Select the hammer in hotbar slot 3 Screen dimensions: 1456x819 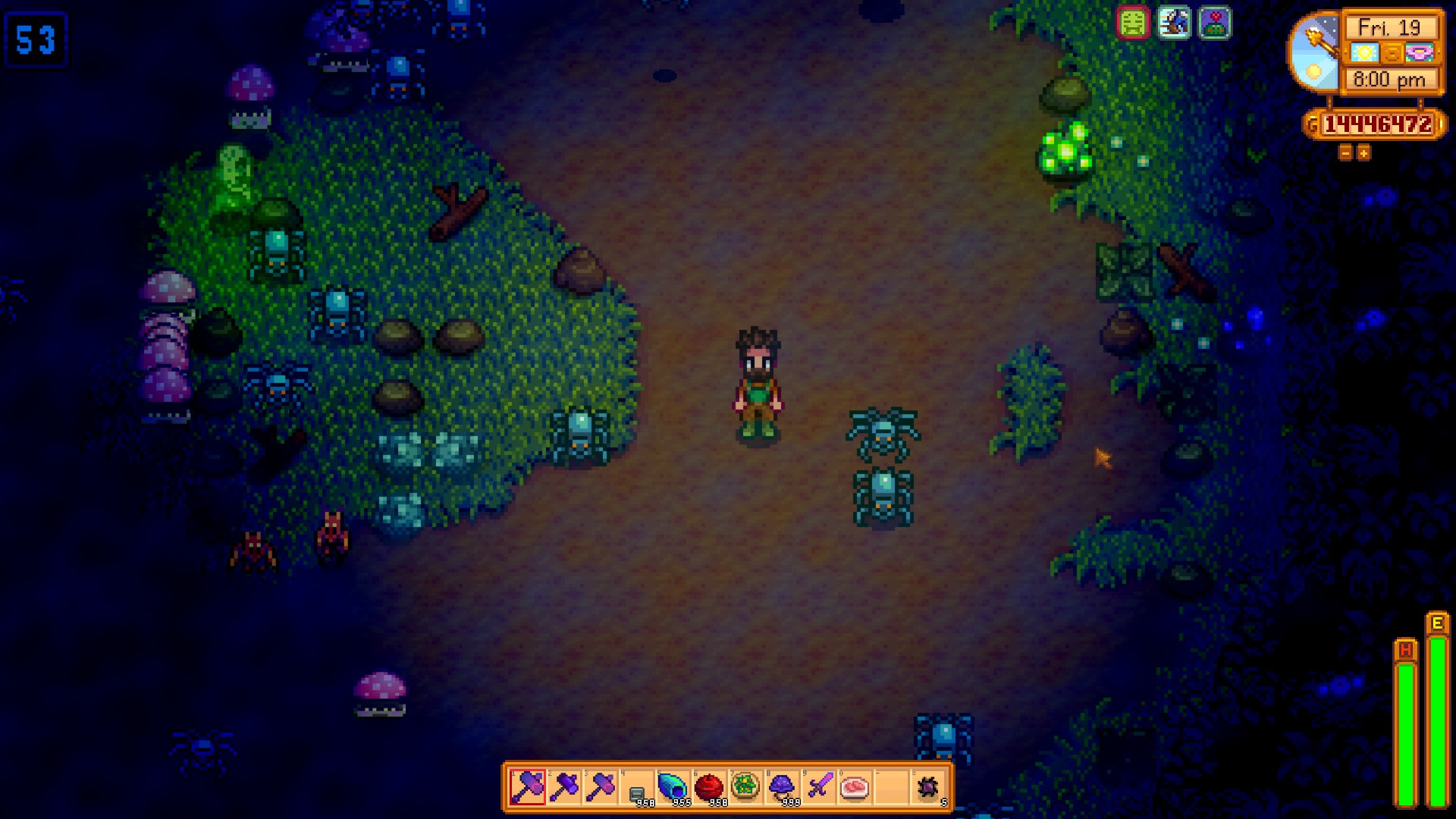tap(600, 789)
